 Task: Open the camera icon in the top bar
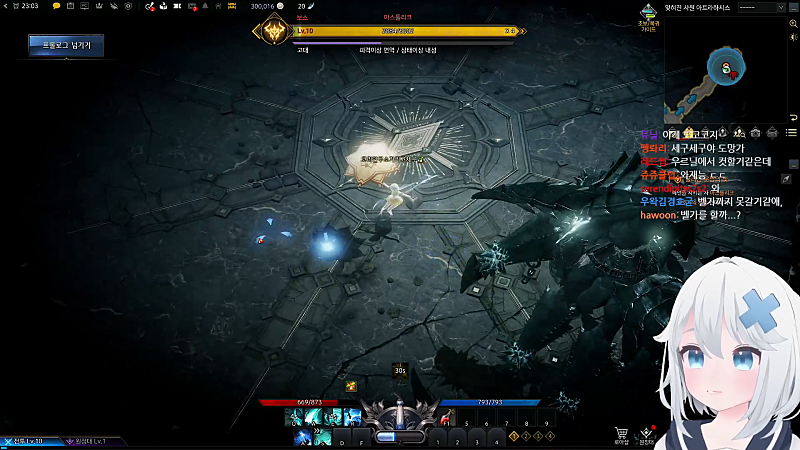177,6
